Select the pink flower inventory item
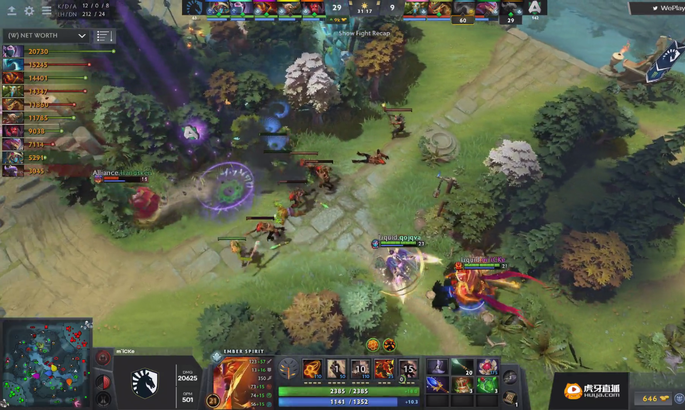Image resolution: width=685 pixels, height=410 pixels. [487, 368]
